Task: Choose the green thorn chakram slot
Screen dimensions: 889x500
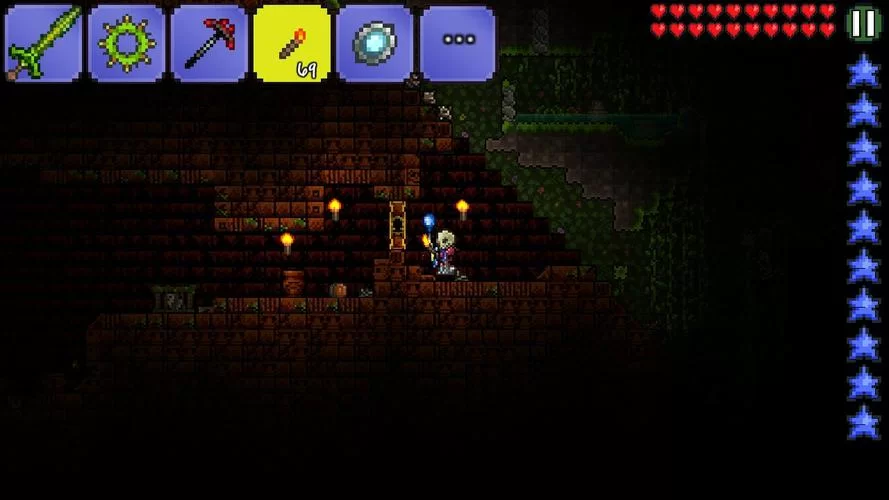Action: (126, 42)
